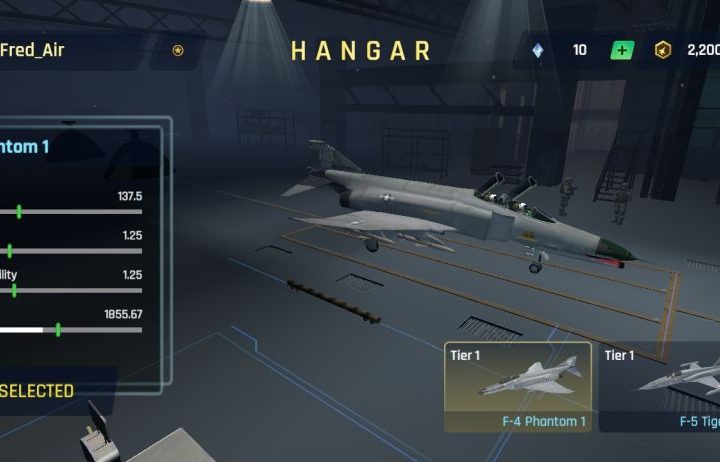Open the gold coin currency balance
The image size is (720, 462).
[690, 50]
